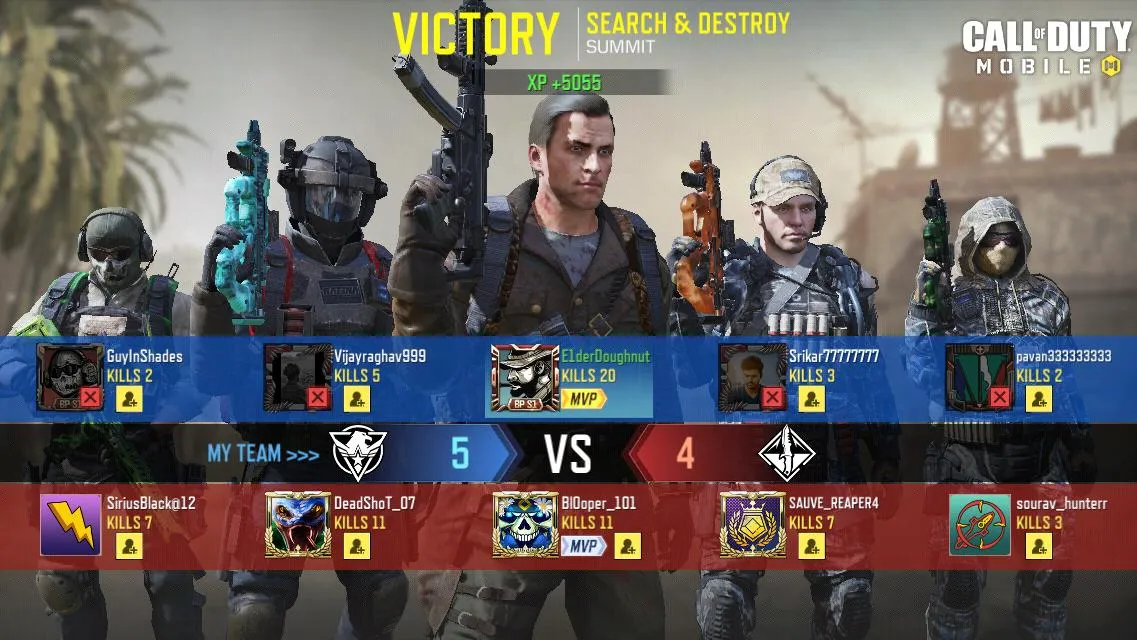Select SiriusBlack@12 lightning bolt avatar

[70, 525]
